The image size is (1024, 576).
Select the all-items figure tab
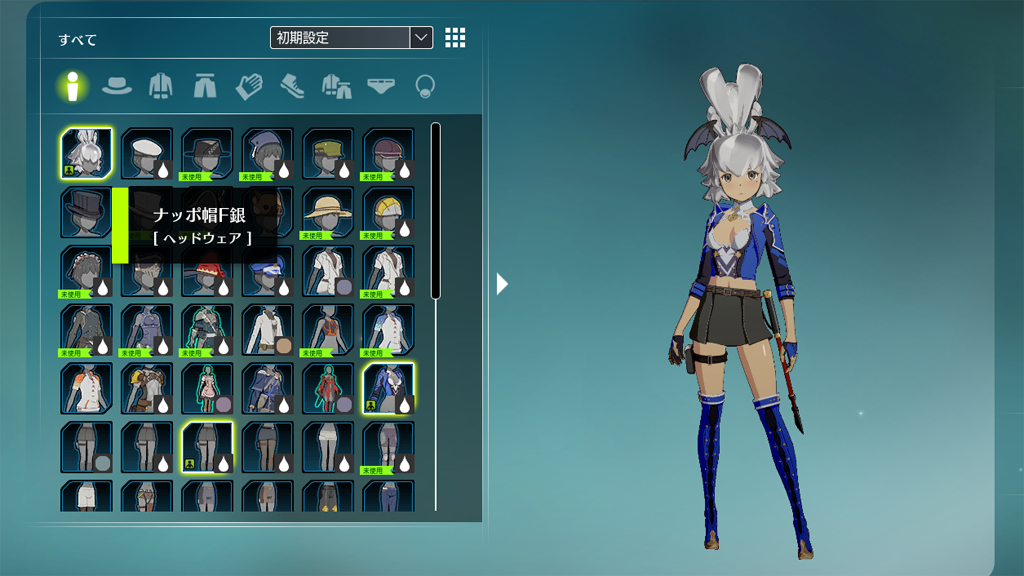pos(72,86)
